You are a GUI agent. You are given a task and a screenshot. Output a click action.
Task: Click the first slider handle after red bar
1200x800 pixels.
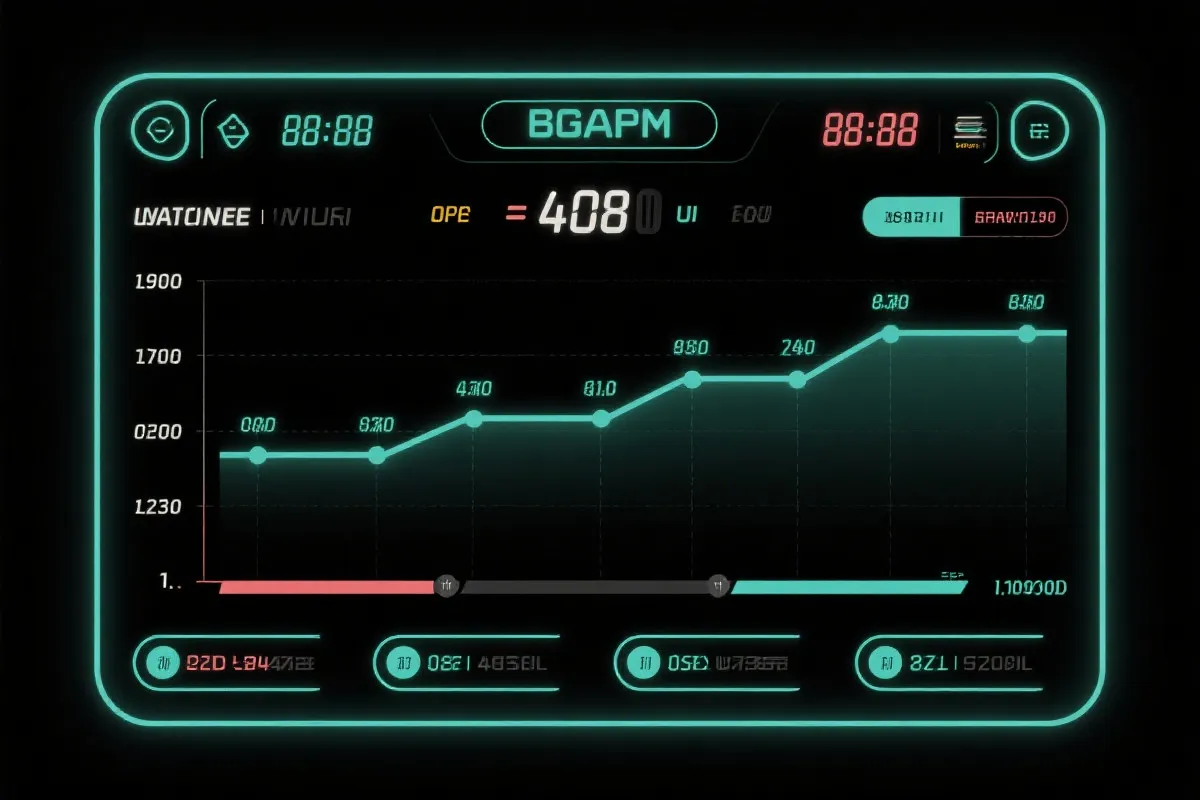click(446, 587)
